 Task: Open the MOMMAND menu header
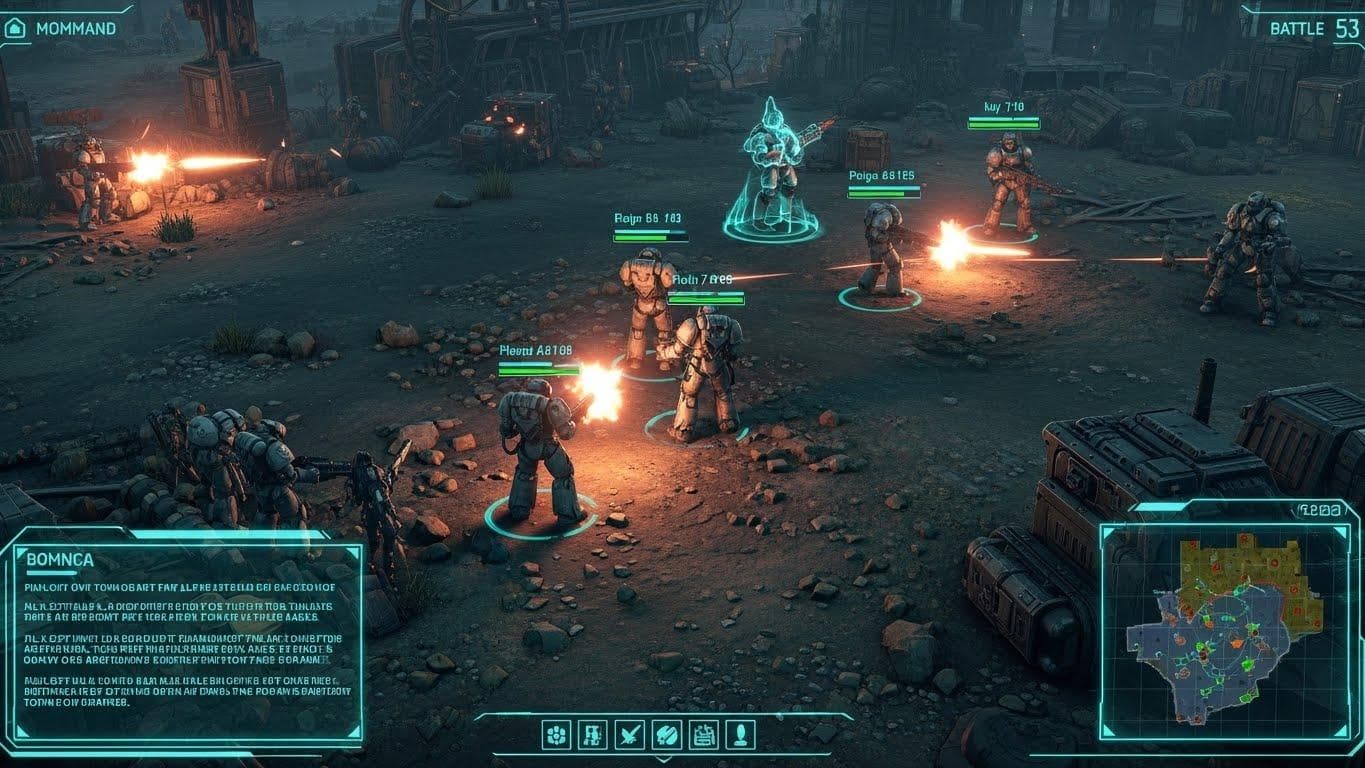click(x=75, y=28)
